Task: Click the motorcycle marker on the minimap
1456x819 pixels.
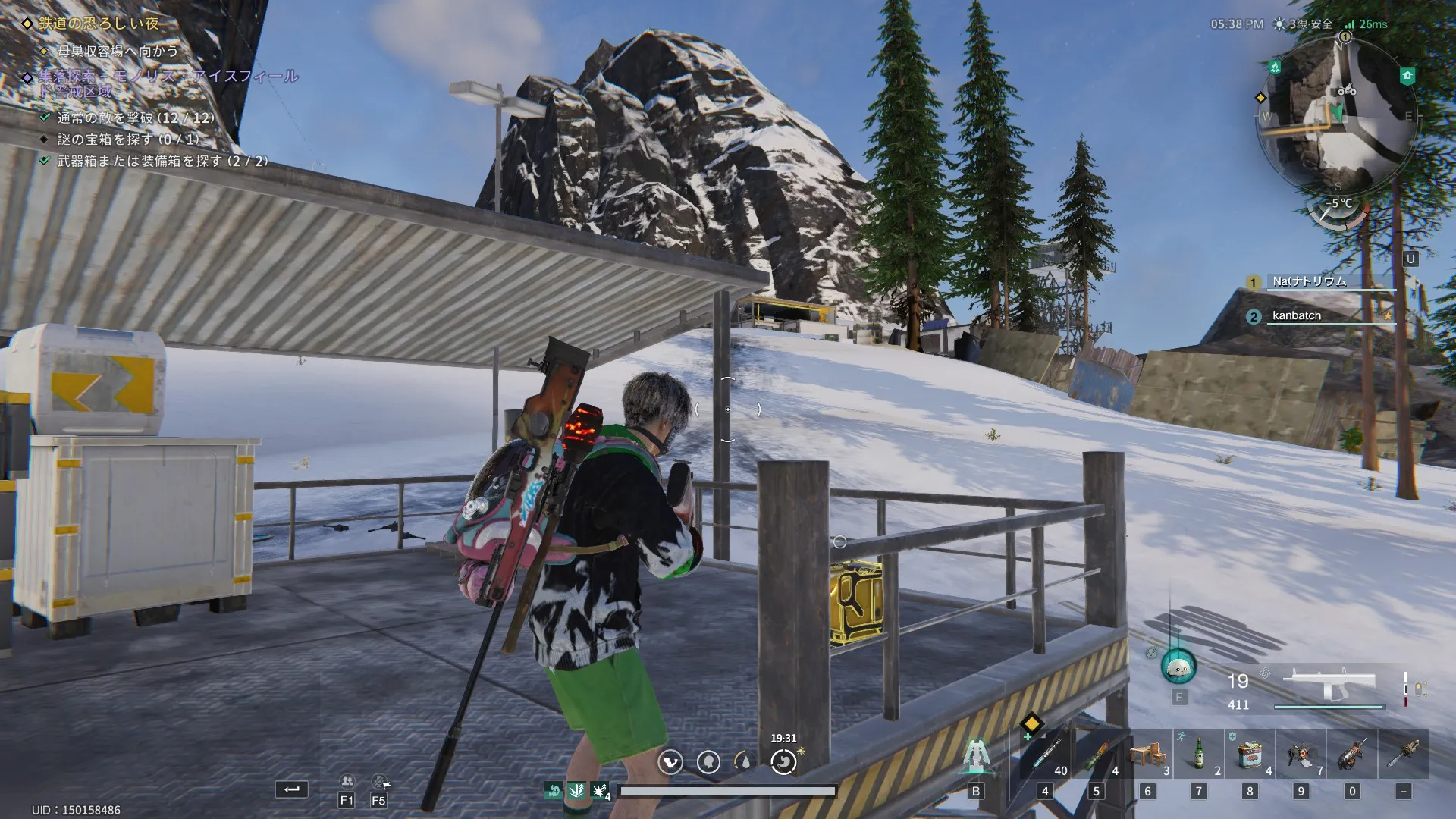Action: pos(1347,91)
